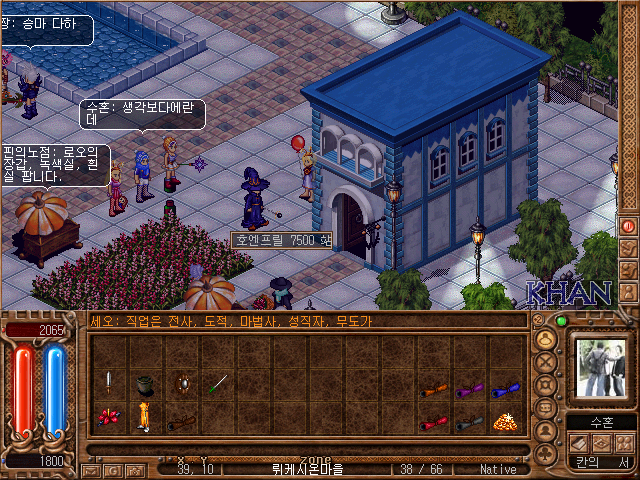
Task: Click the orange torch inventory item
Action: pos(145,417)
